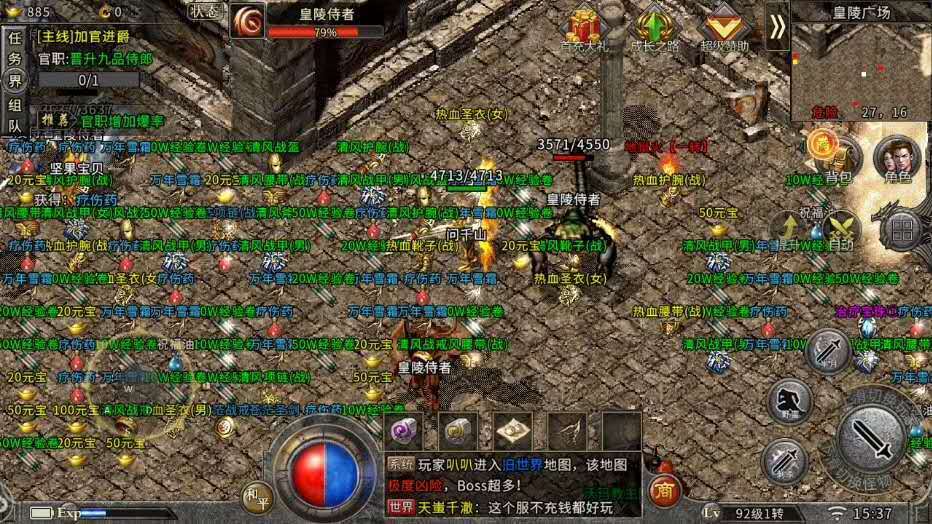Open the 加官进爵 main quest tracker

coord(95,35)
